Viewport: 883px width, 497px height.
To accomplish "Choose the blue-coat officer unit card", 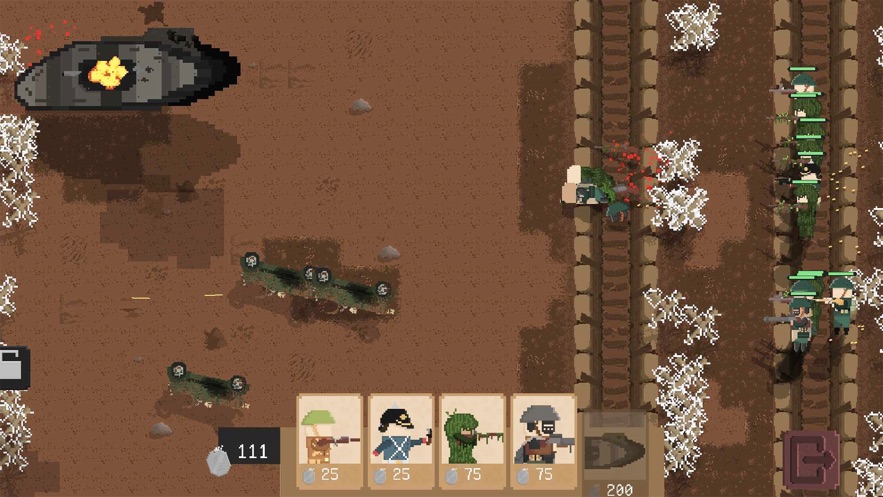I will click(401, 438).
